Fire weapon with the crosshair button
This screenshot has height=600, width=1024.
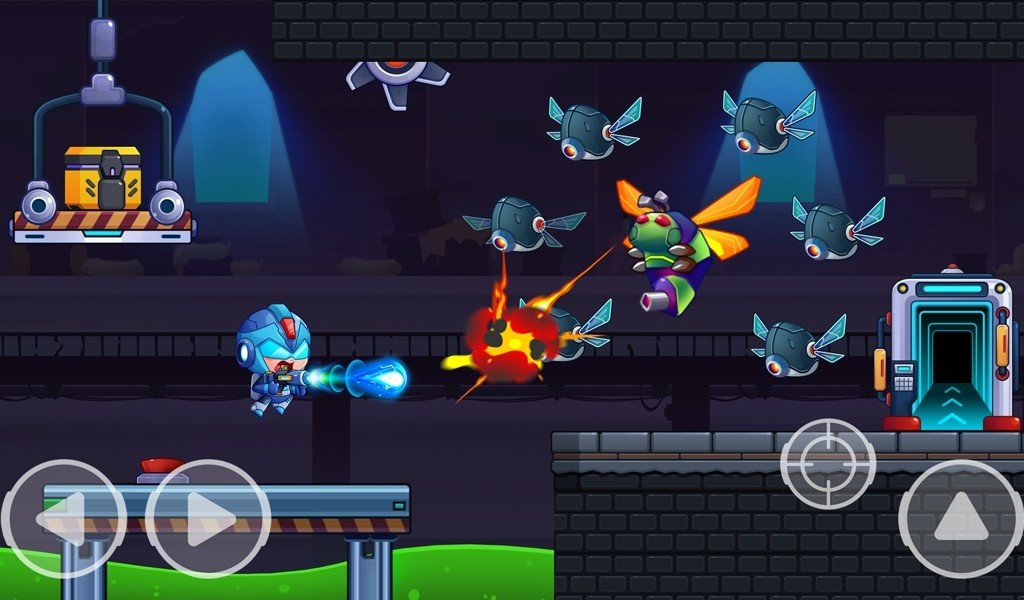828,464
